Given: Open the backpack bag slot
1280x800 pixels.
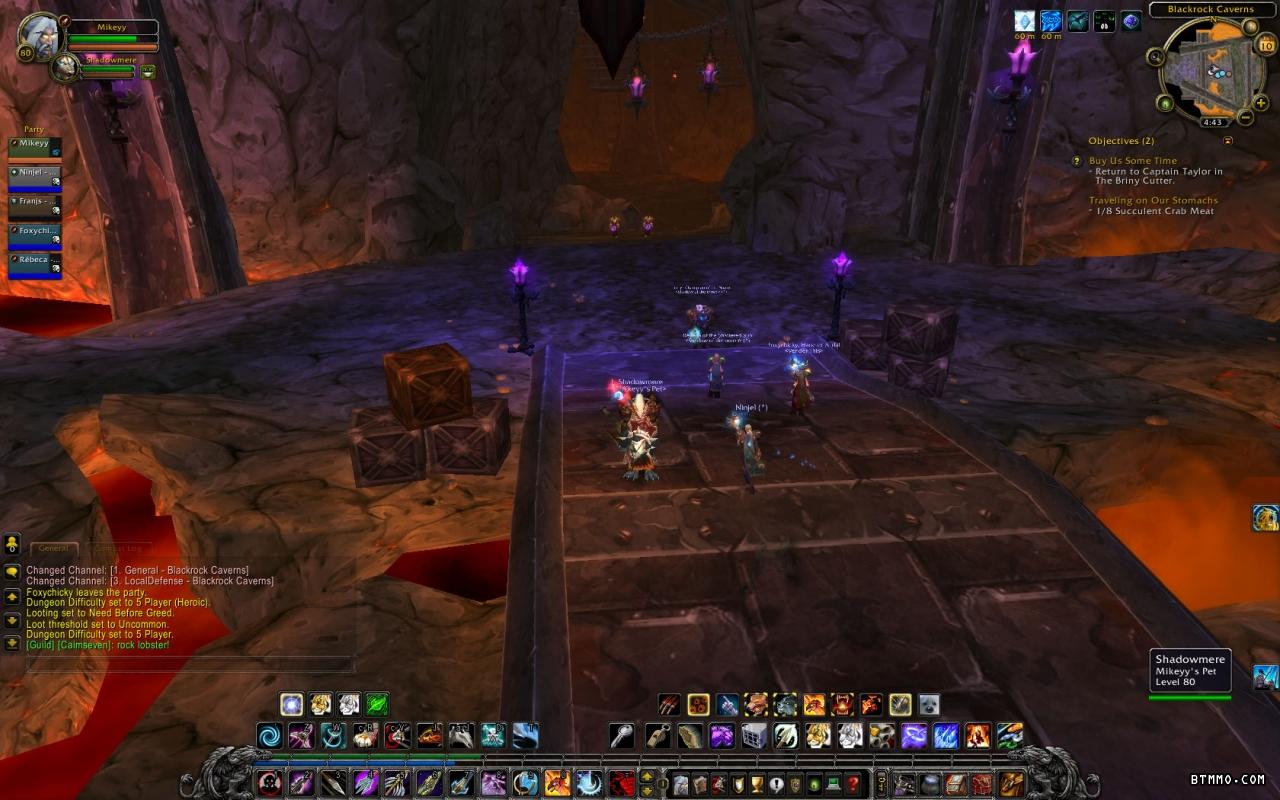Looking at the screenshot, I should pyautogui.click(x=1011, y=783).
